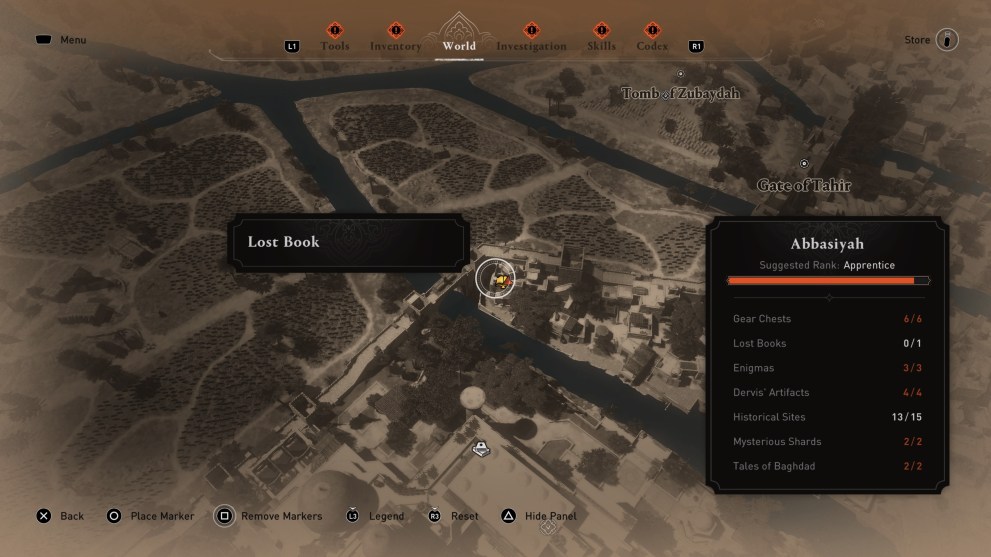
Task: Select the Tales of Baghdad row
Action: coord(827,466)
